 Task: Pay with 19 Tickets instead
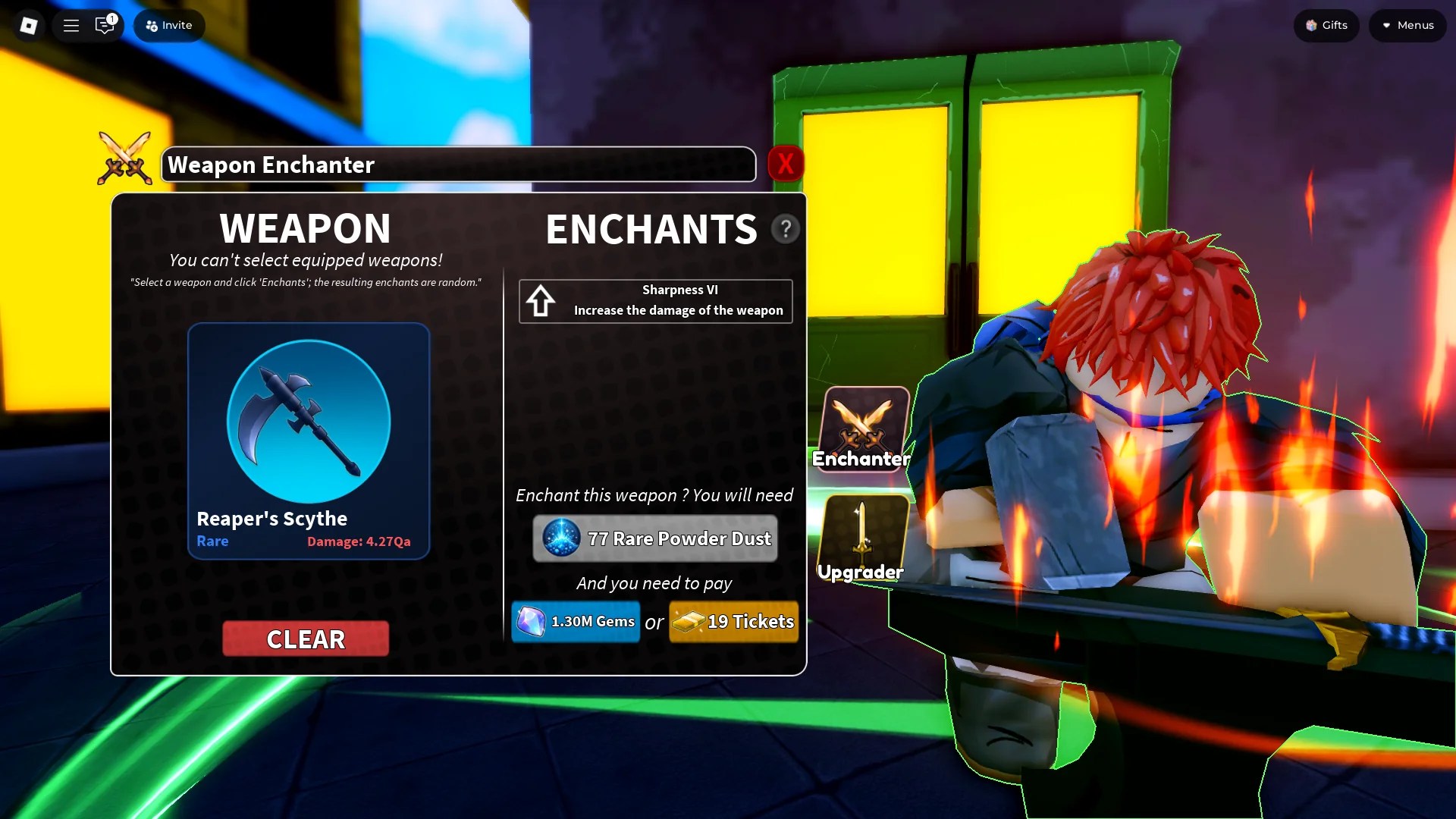[733, 621]
